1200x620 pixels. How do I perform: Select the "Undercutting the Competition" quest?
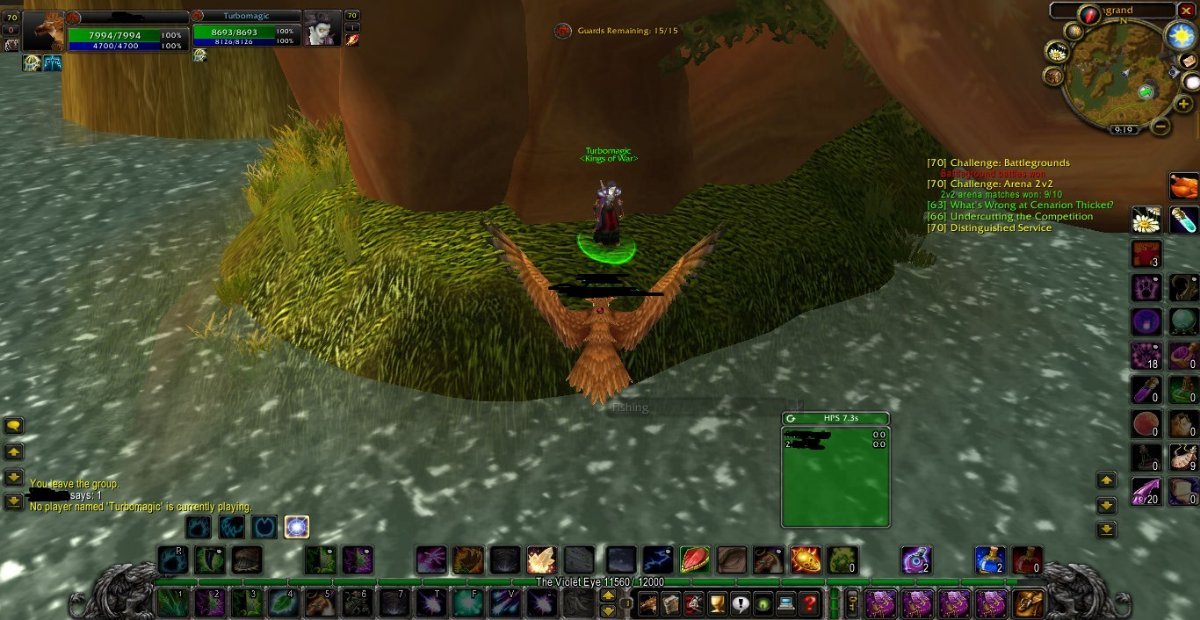pyautogui.click(x=1009, y=217)
